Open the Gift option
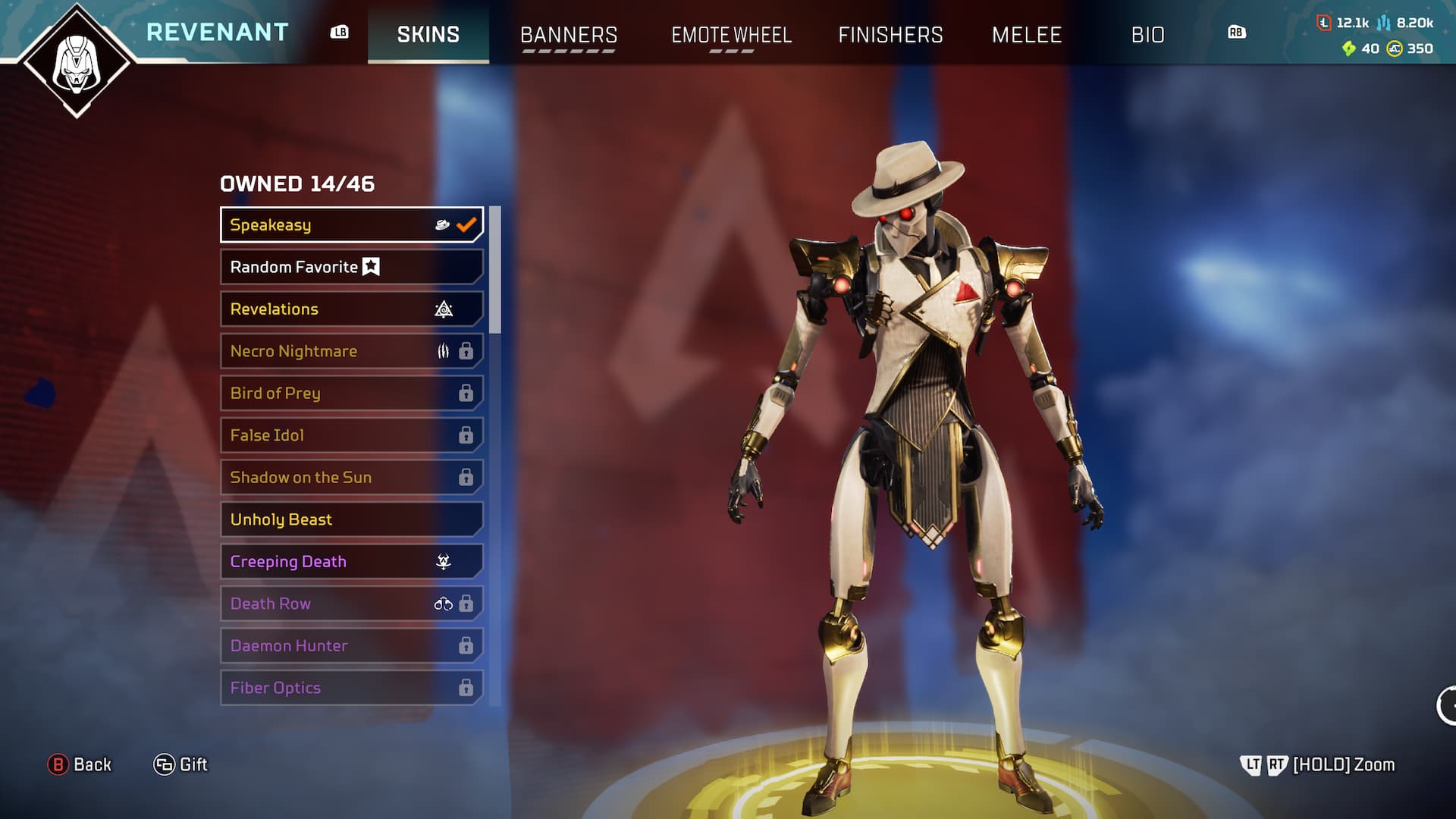1456x819 pixels. 180,764
